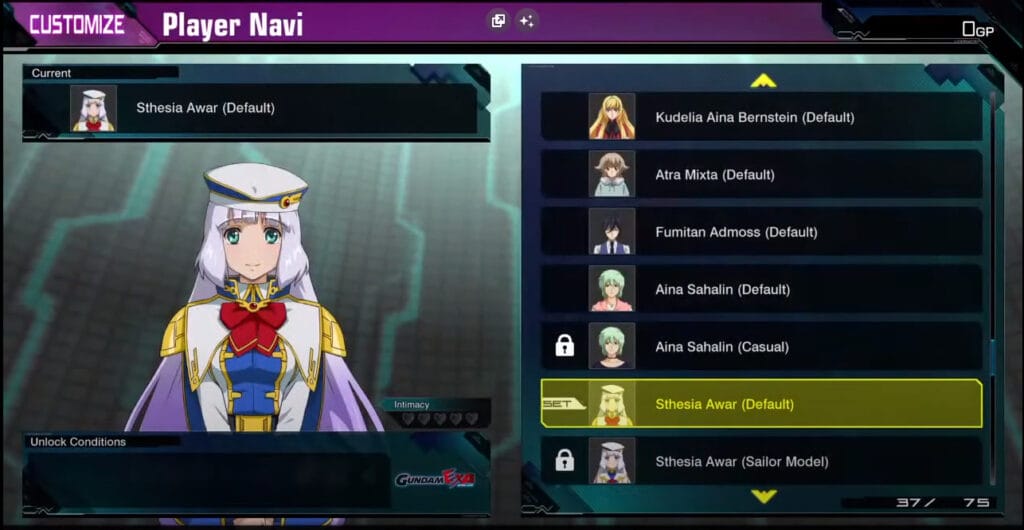Click the yellow up arrow above list

point(763,80)
